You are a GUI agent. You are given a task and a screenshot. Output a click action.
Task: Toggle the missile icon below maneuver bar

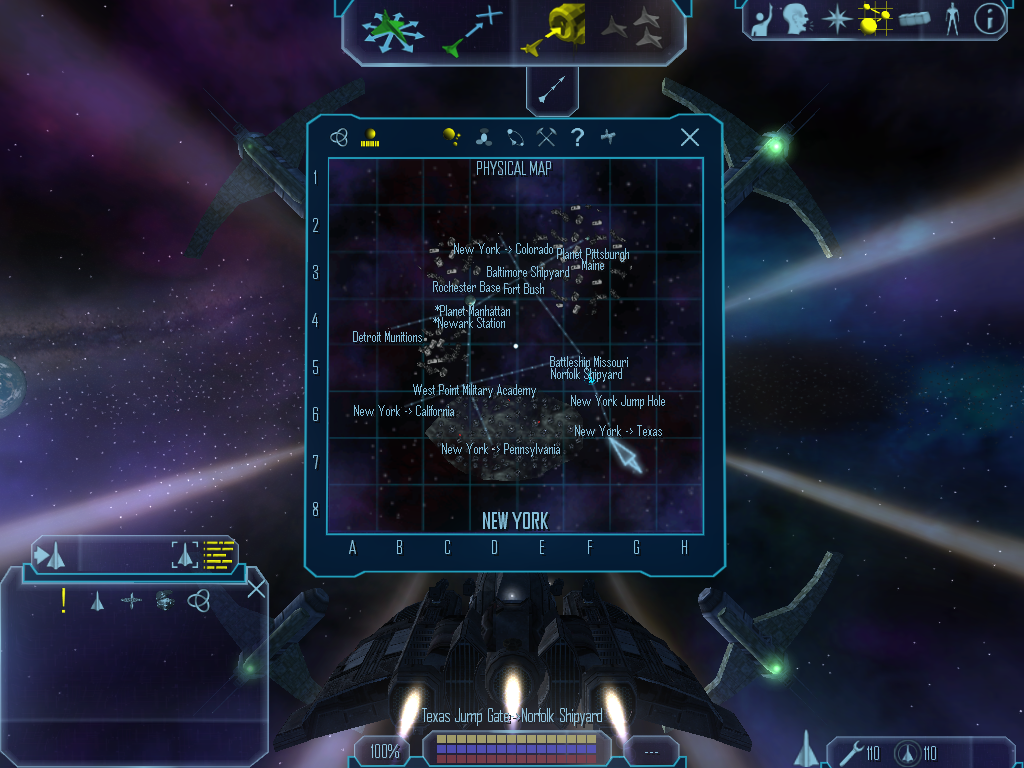553,90
